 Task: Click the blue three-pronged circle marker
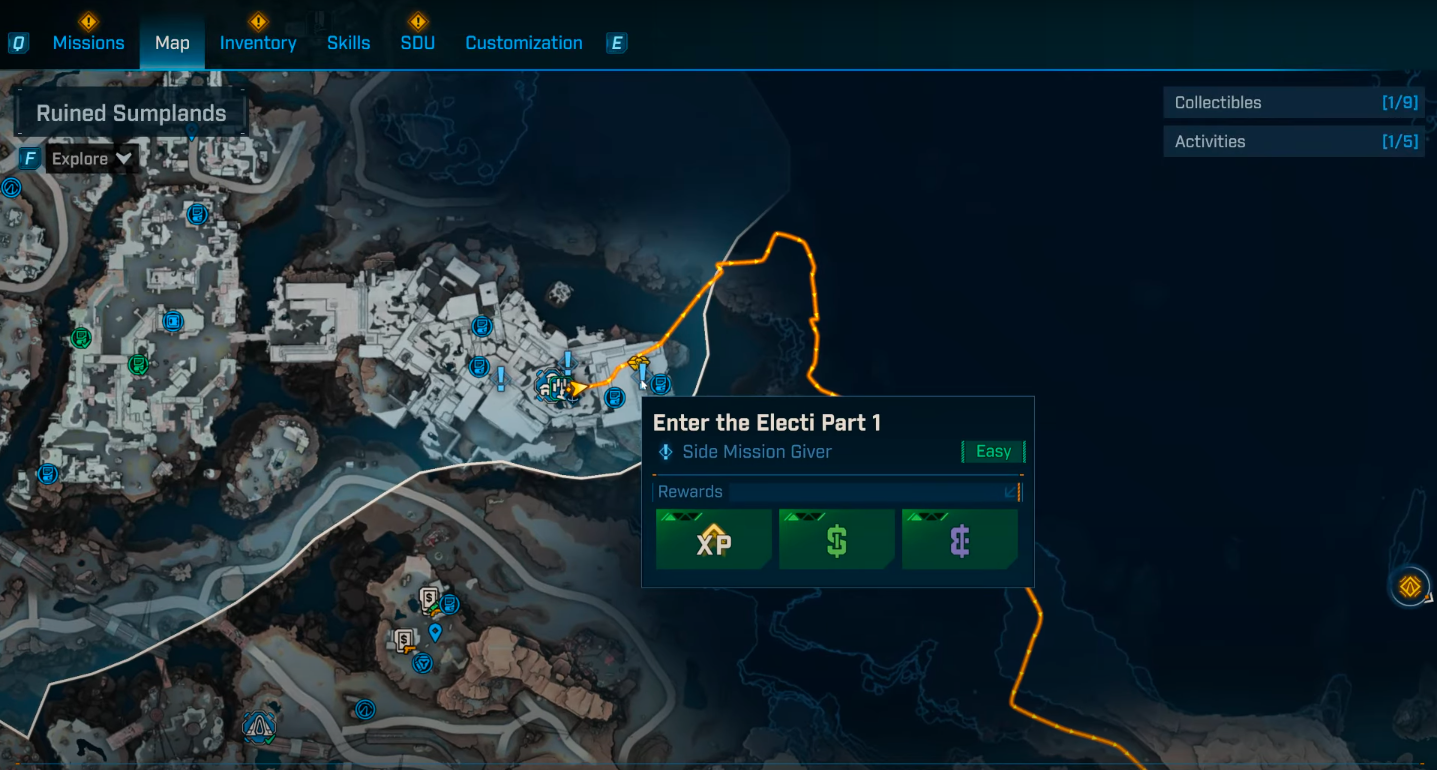[x=423, y=663]
